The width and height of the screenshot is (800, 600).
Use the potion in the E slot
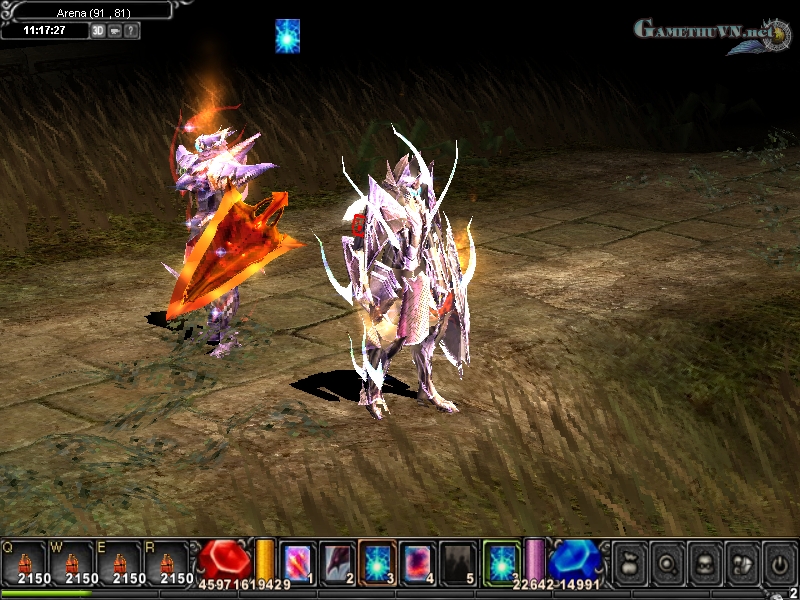coord(119,562)
